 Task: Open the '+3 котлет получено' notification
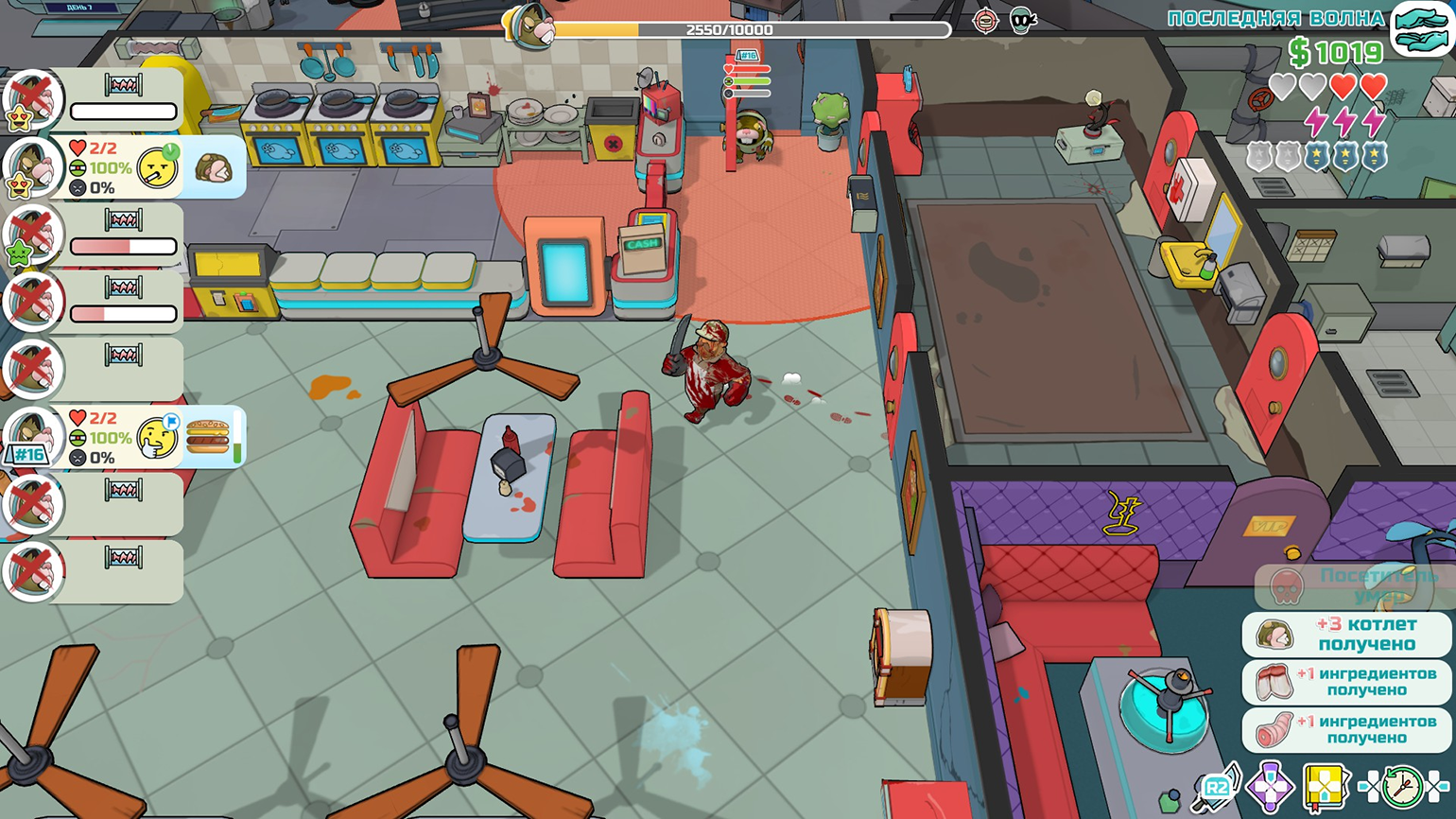point(1346,635)
